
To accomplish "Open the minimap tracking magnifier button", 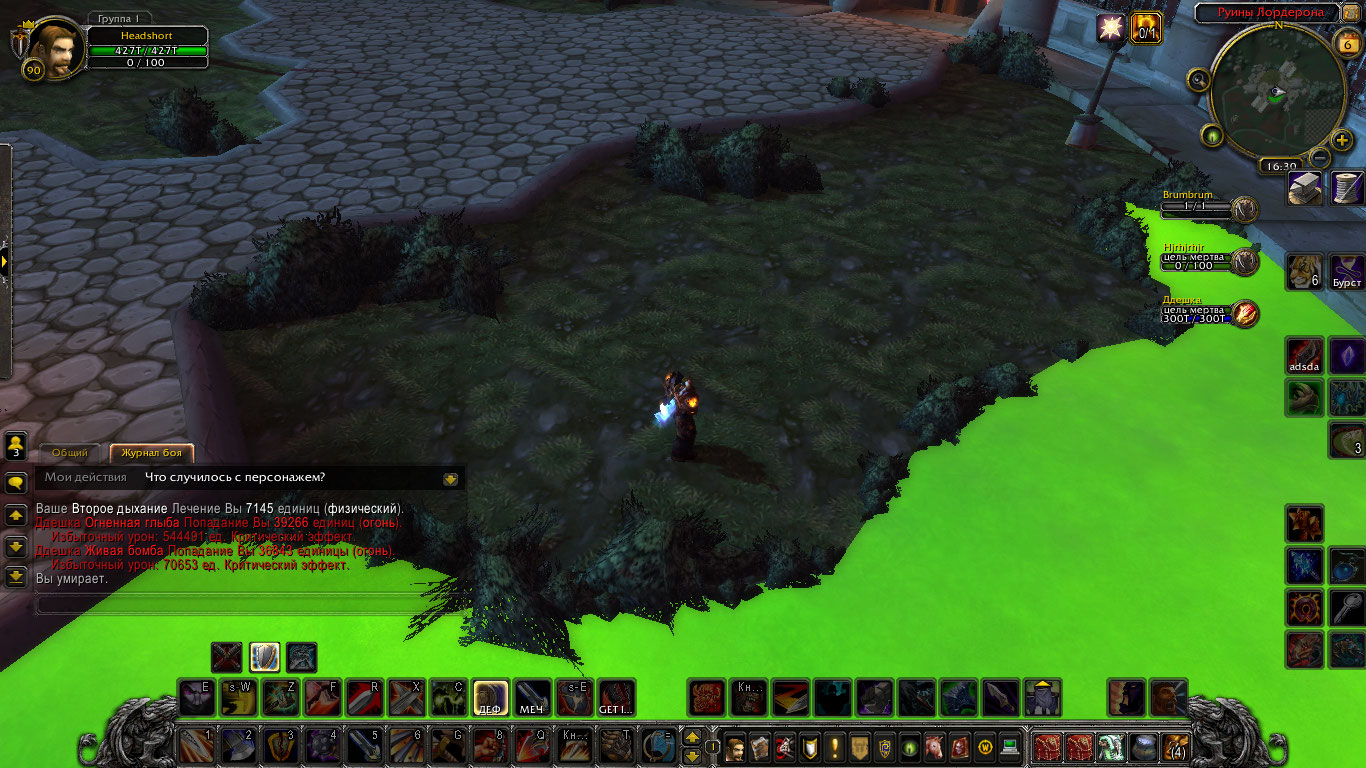I will pyautogui.click(x=1199, y=79).
